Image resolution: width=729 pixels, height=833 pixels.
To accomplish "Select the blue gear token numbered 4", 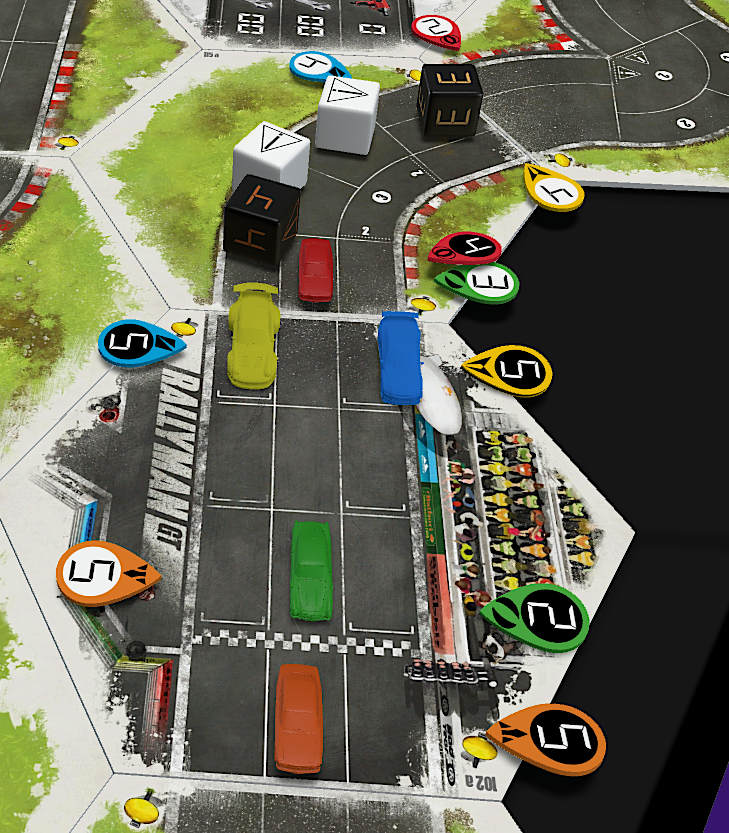I will click(x=317, y=66).
